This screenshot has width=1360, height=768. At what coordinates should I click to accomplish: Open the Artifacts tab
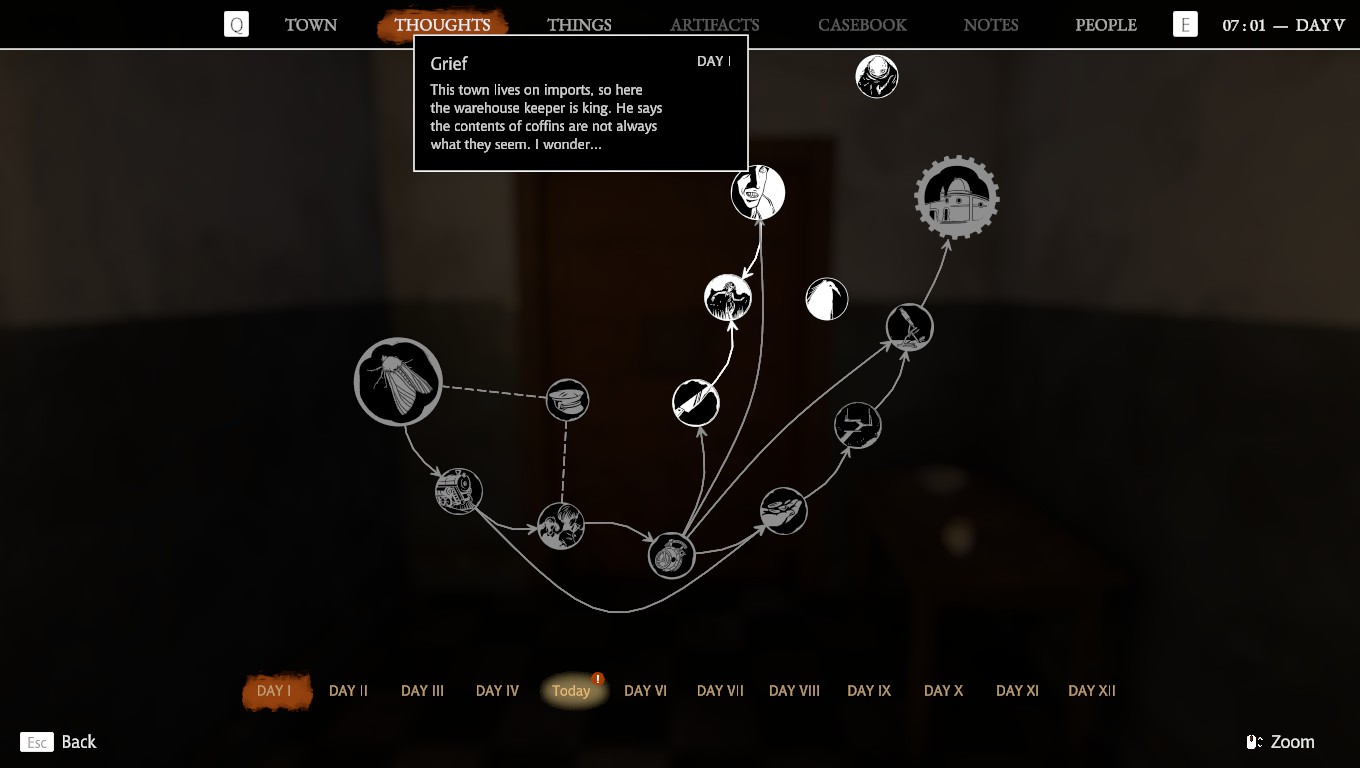(714, 25)
